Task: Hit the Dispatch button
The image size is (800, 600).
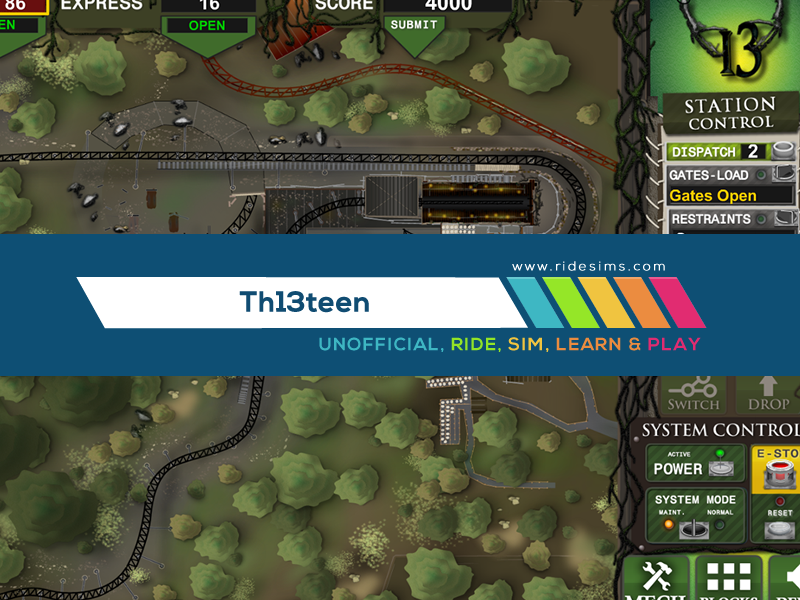Action: 783,152
